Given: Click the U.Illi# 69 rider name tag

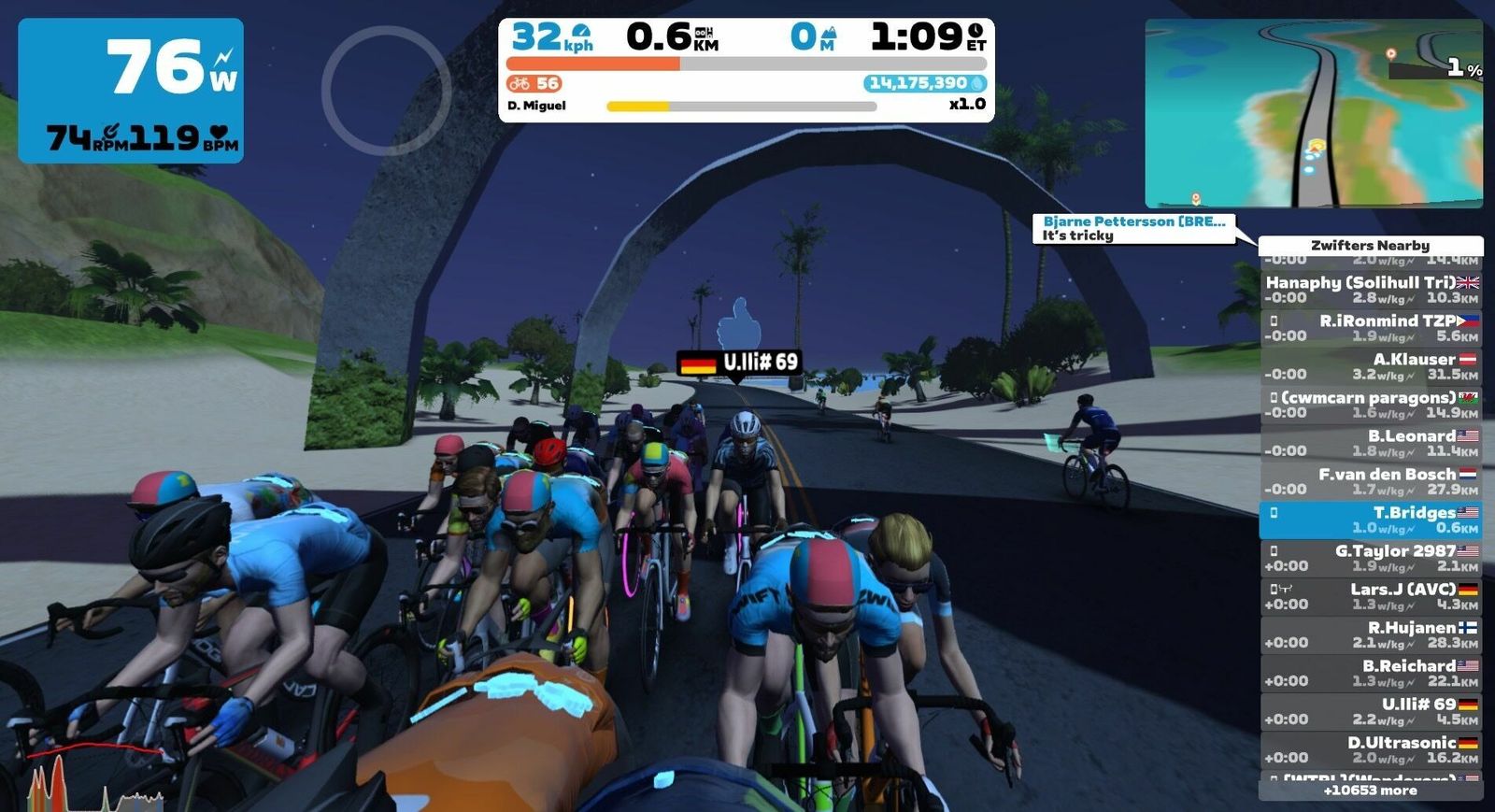Looking at the screenshot, I should coord(739,363).
